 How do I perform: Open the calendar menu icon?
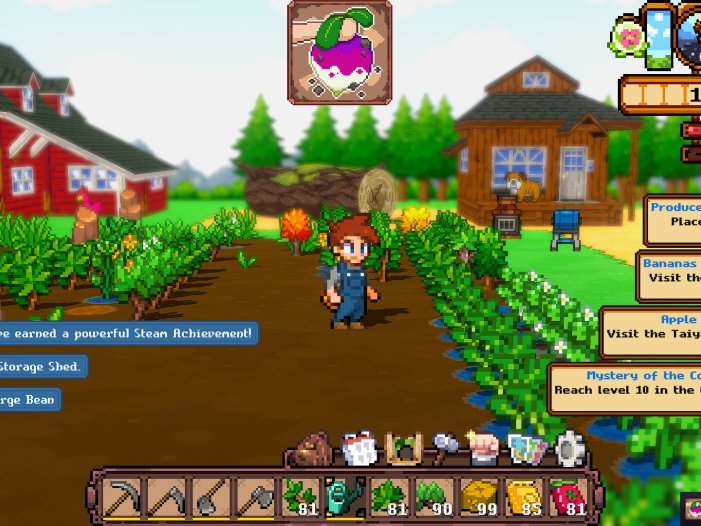358,449
